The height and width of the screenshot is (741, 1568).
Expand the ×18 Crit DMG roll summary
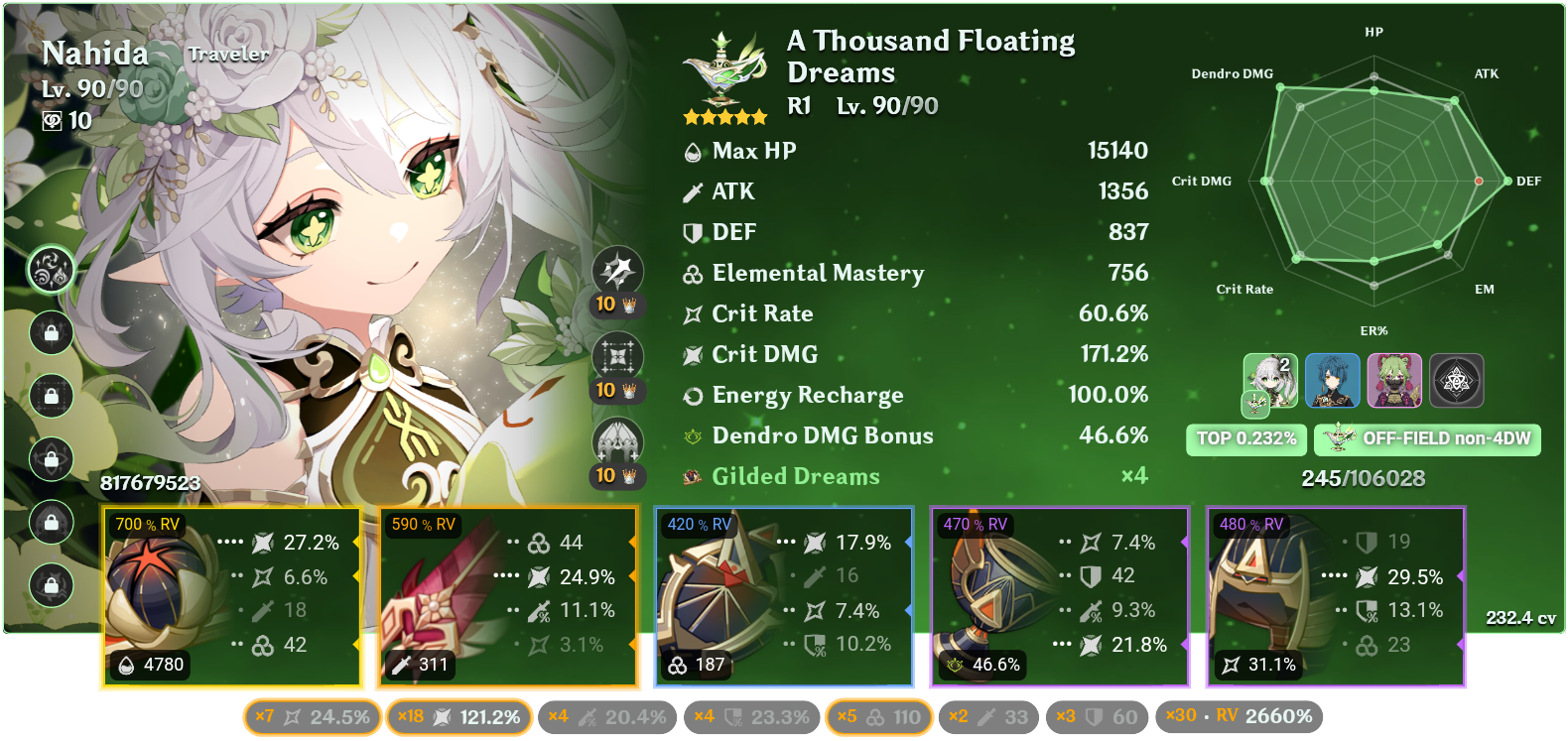459,716
